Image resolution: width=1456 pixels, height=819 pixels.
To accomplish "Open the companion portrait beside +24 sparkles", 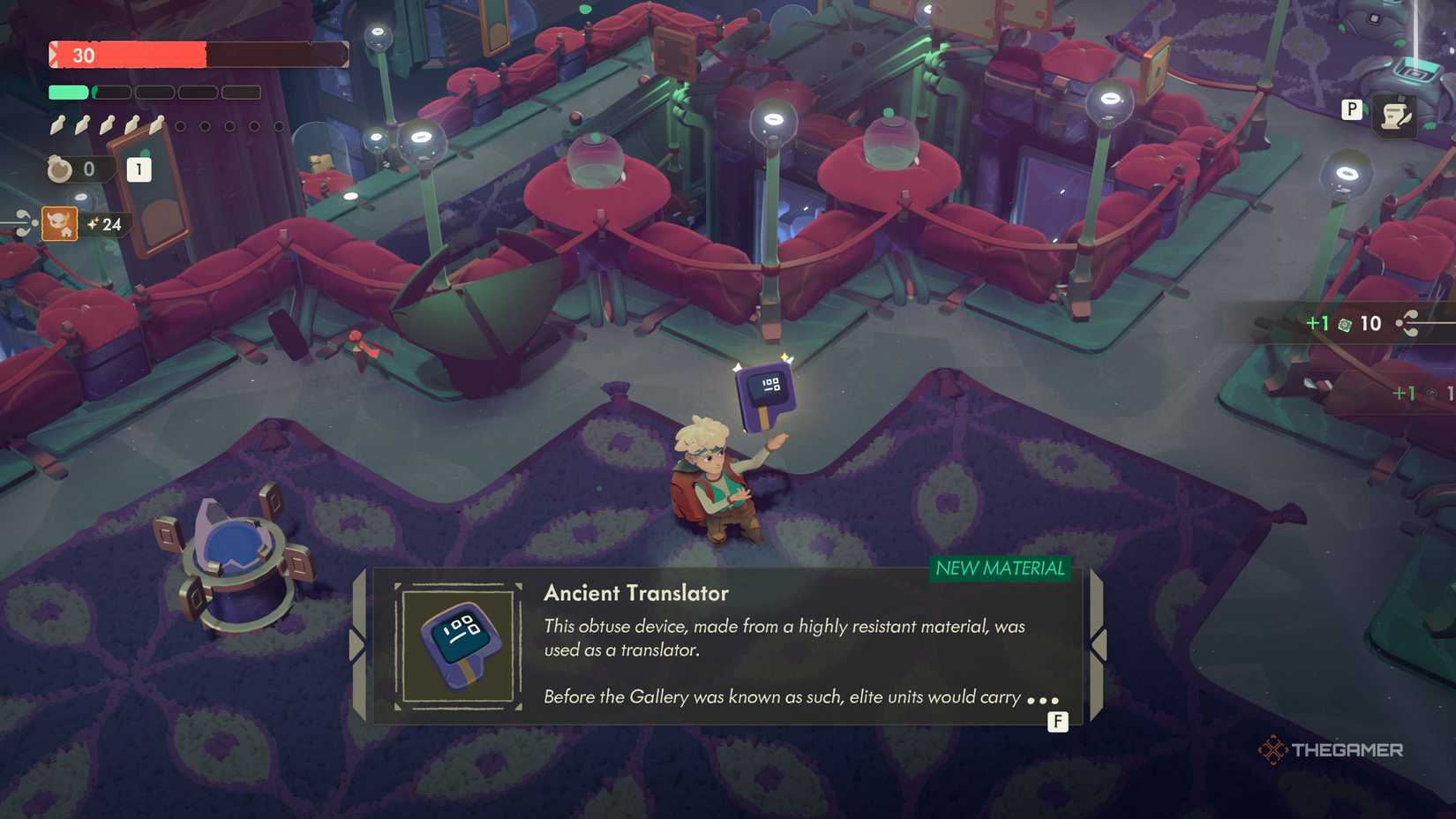I will click(60, 225).
